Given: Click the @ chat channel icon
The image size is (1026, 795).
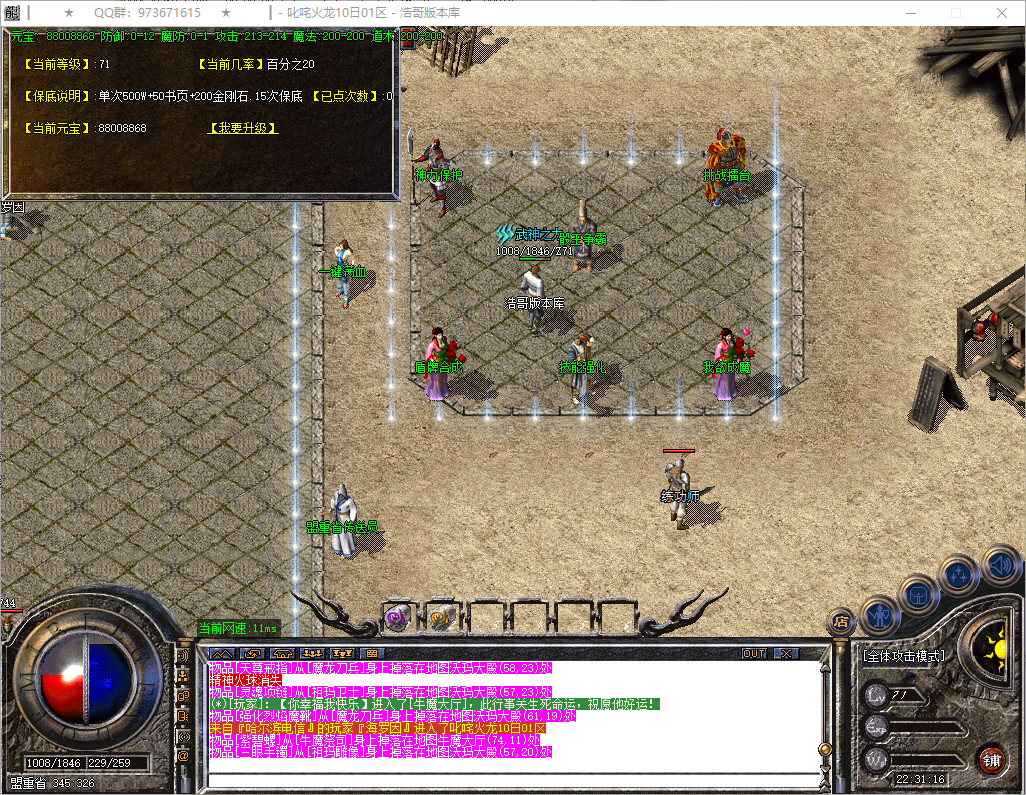Looking at the screenshot, I should (x=183, y=757).
